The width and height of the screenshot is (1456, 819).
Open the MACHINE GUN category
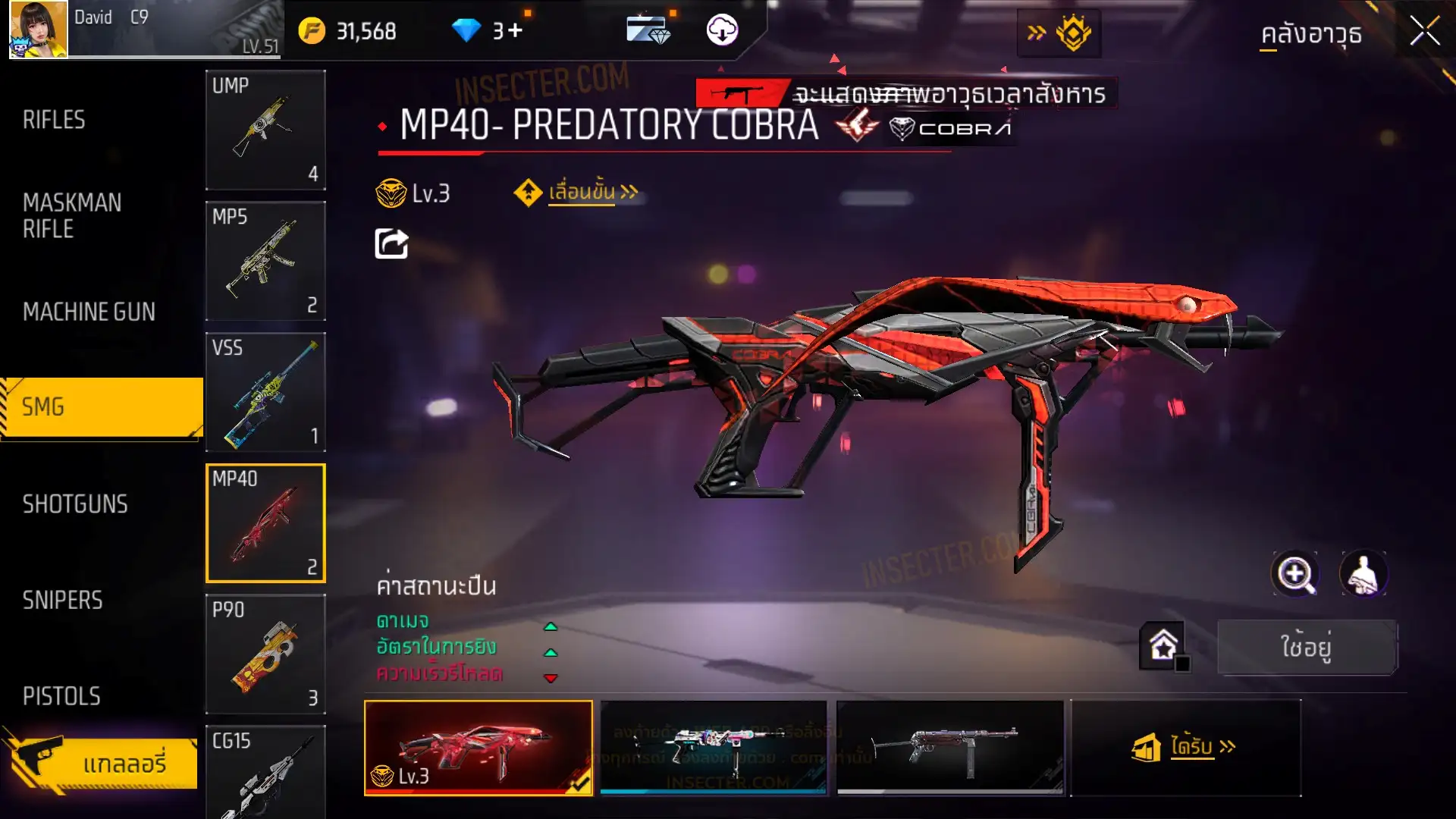click(x=89, y=312)
